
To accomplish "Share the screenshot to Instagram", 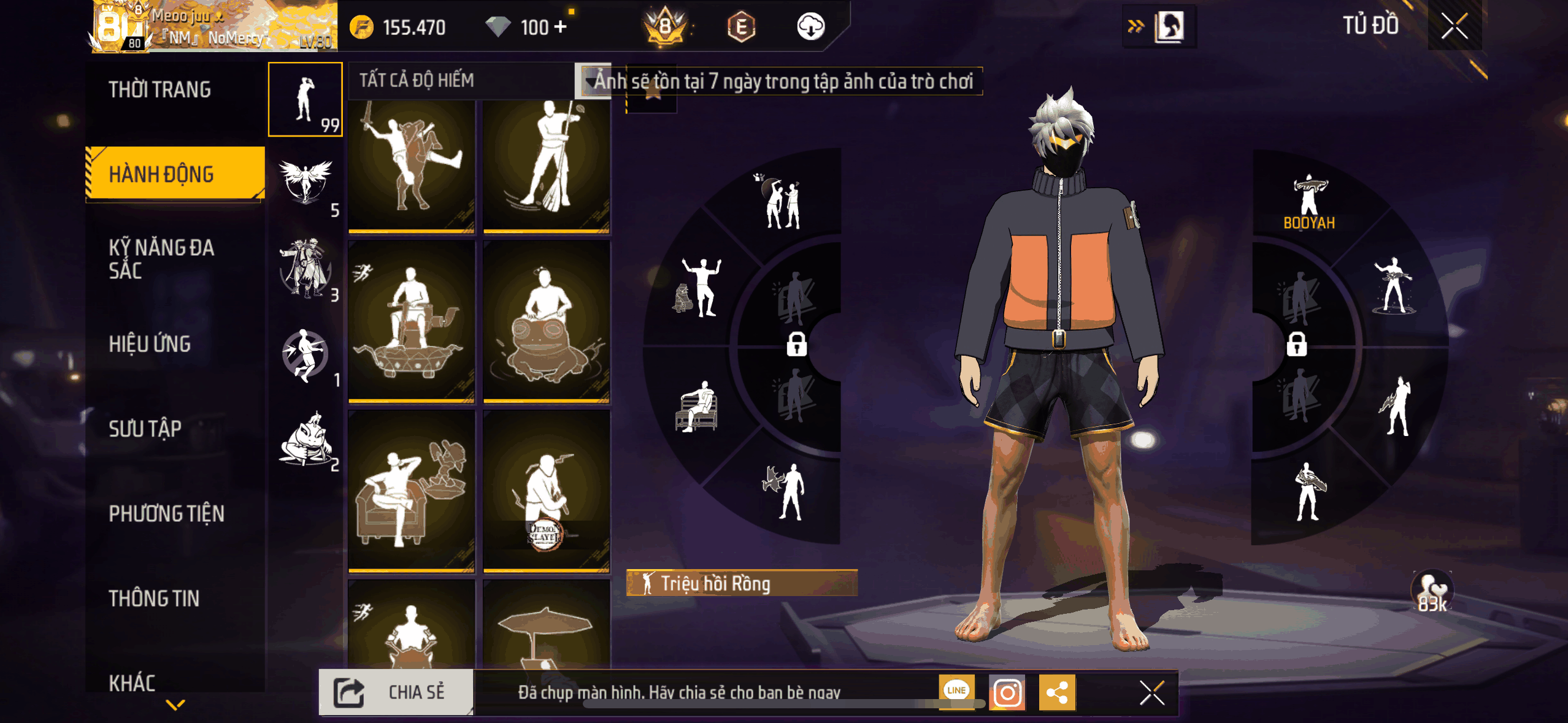I will (x=1007, y=693).
